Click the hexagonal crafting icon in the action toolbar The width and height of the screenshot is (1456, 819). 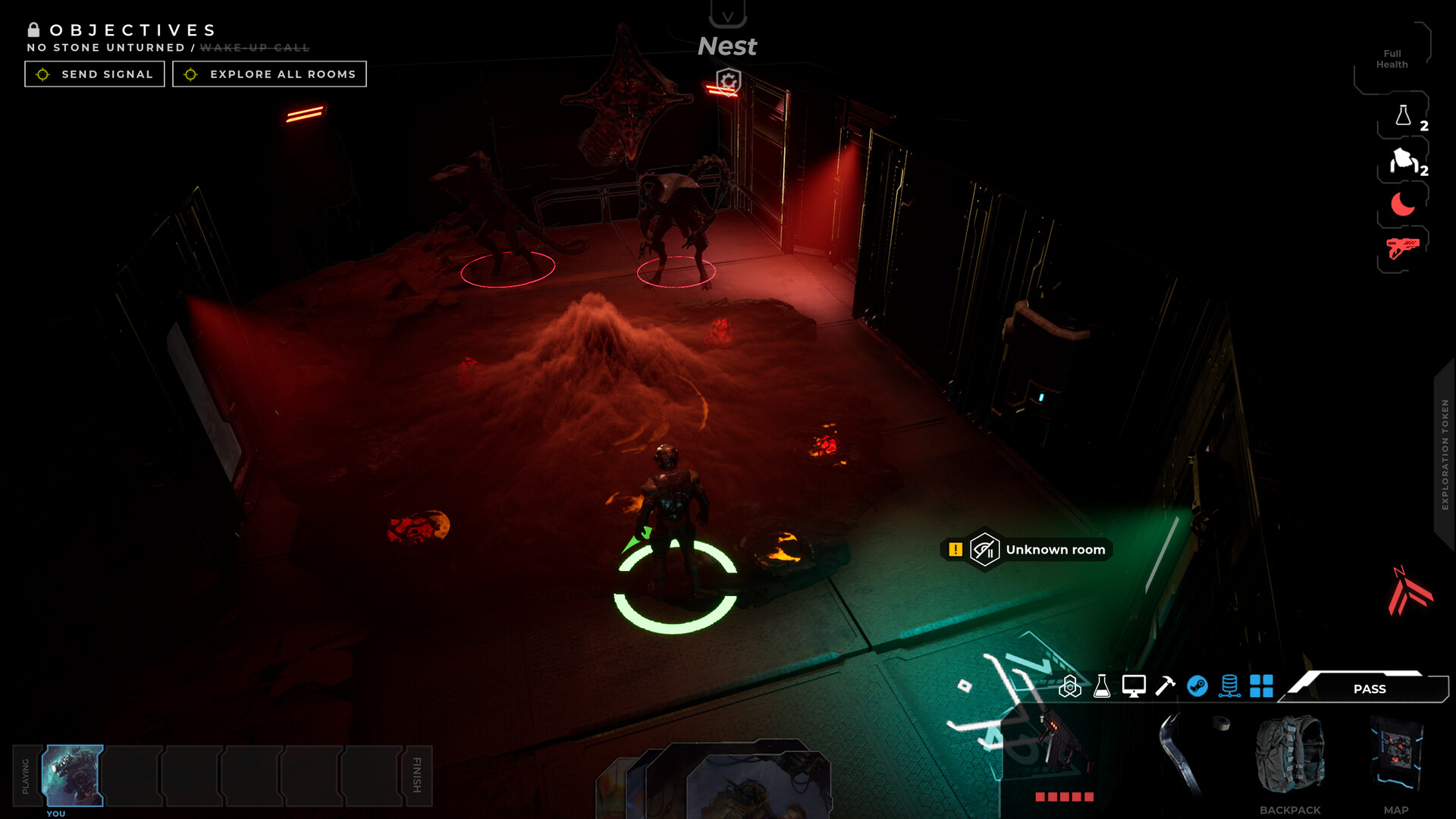click(1072, 688)
